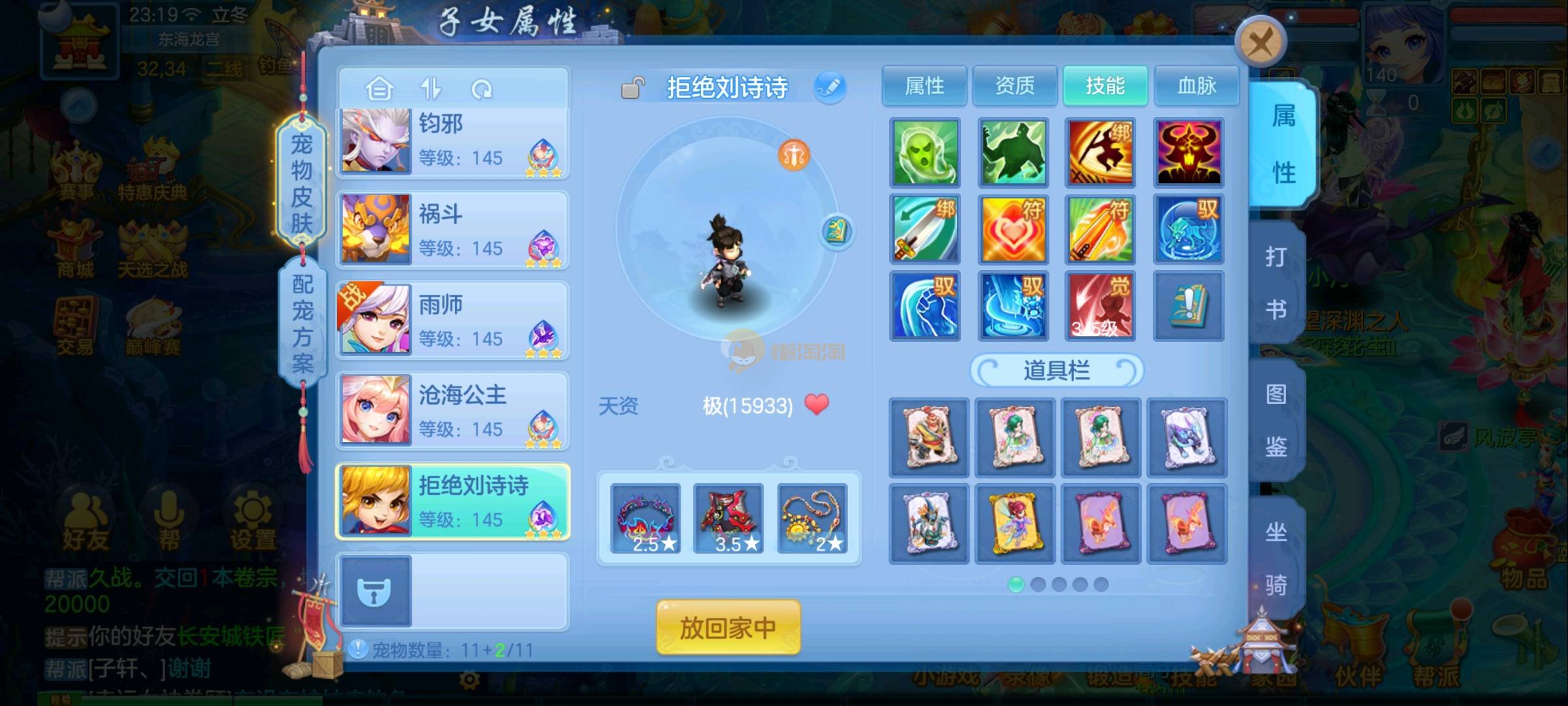Edit the name with the pencil icon
The height and width of the screenshot is (706, 1568).
[x=830, y=88]
